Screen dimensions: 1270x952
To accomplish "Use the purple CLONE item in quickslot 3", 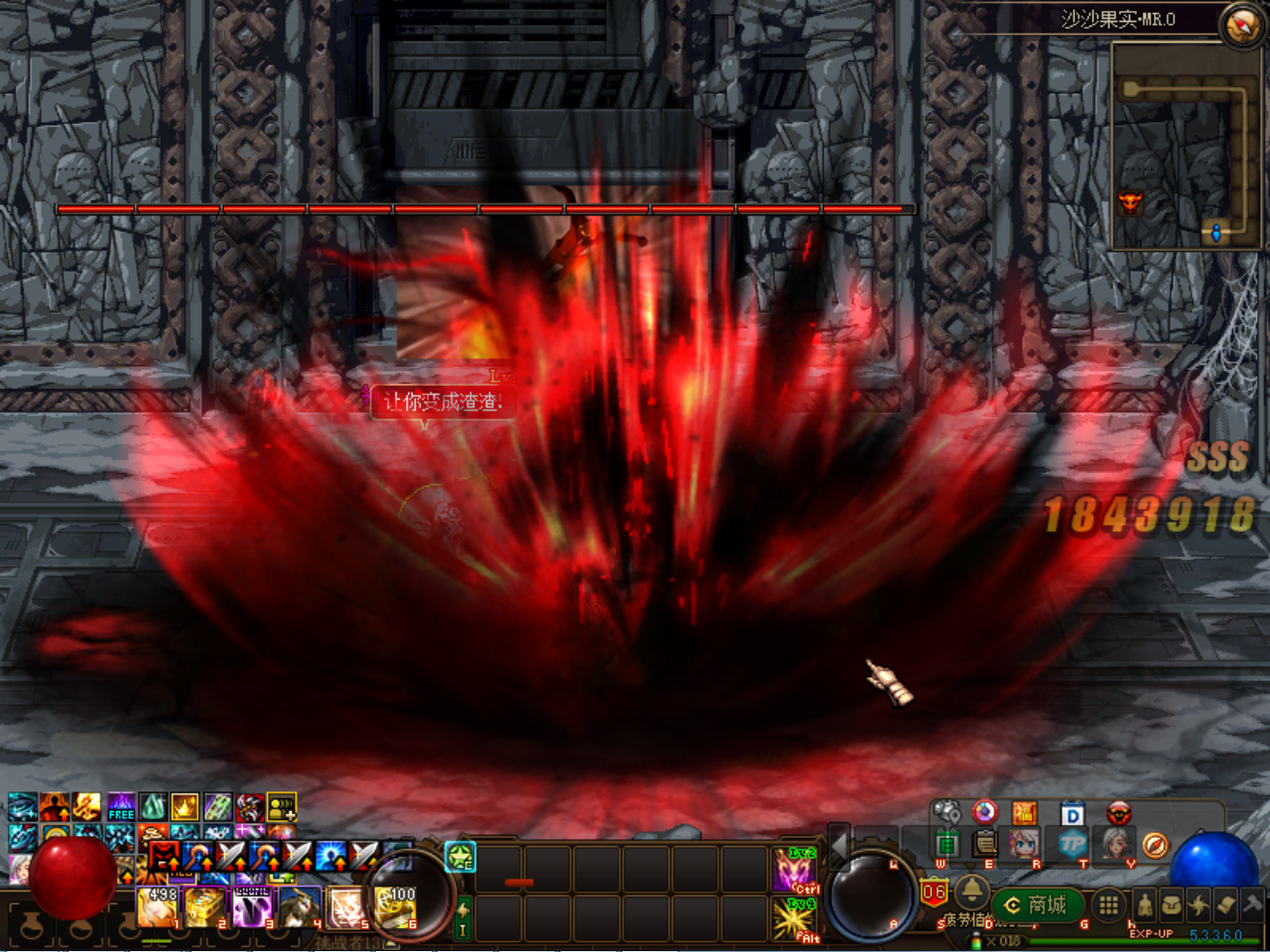I will point(250,907).
